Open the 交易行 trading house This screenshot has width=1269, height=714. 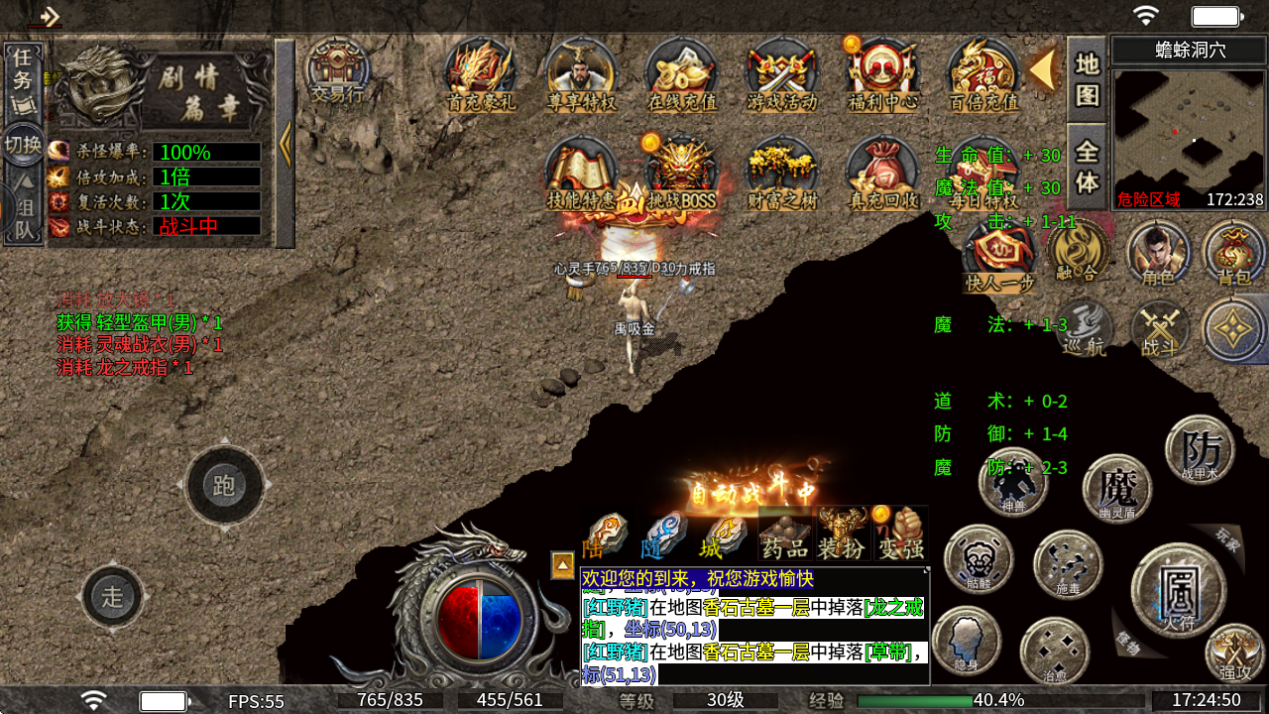coord(337,72)
